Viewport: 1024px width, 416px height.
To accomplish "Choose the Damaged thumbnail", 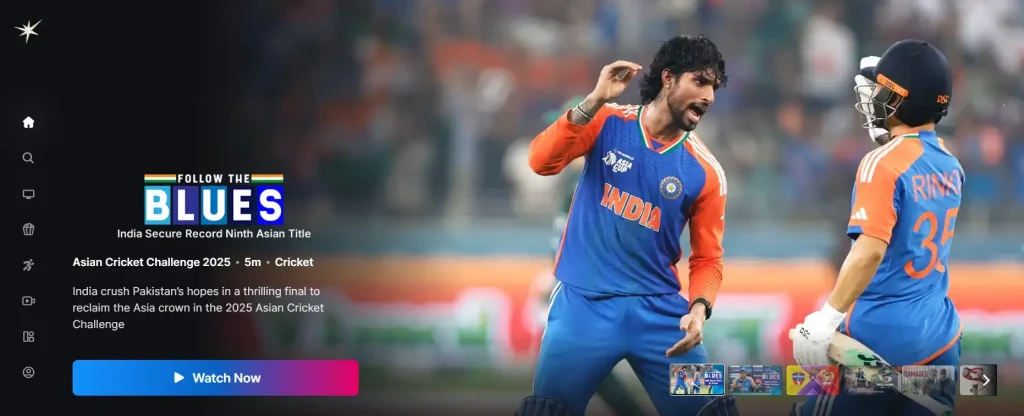I will 929,380.
